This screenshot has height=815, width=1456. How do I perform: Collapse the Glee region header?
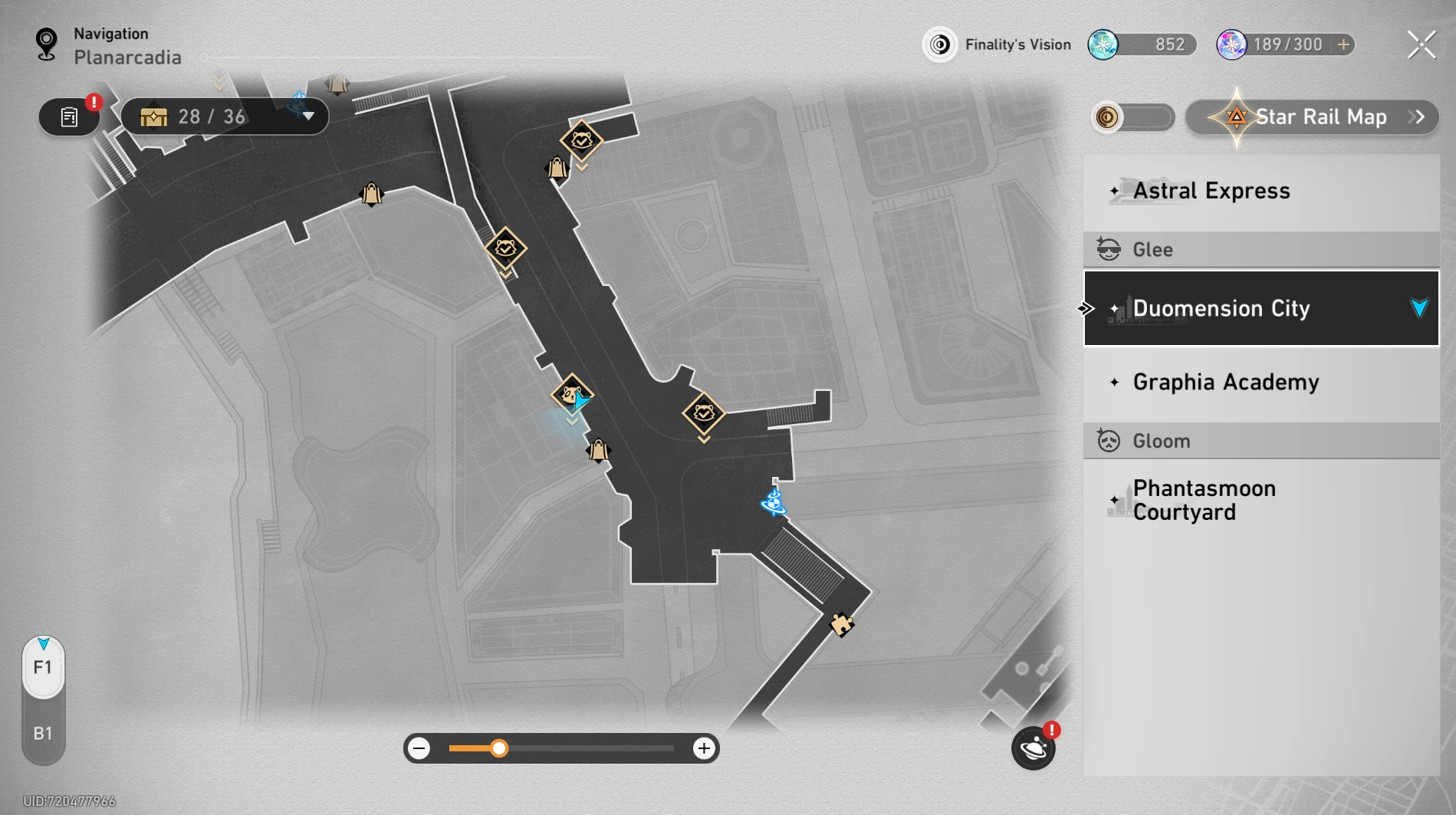tap(1260, 250)
